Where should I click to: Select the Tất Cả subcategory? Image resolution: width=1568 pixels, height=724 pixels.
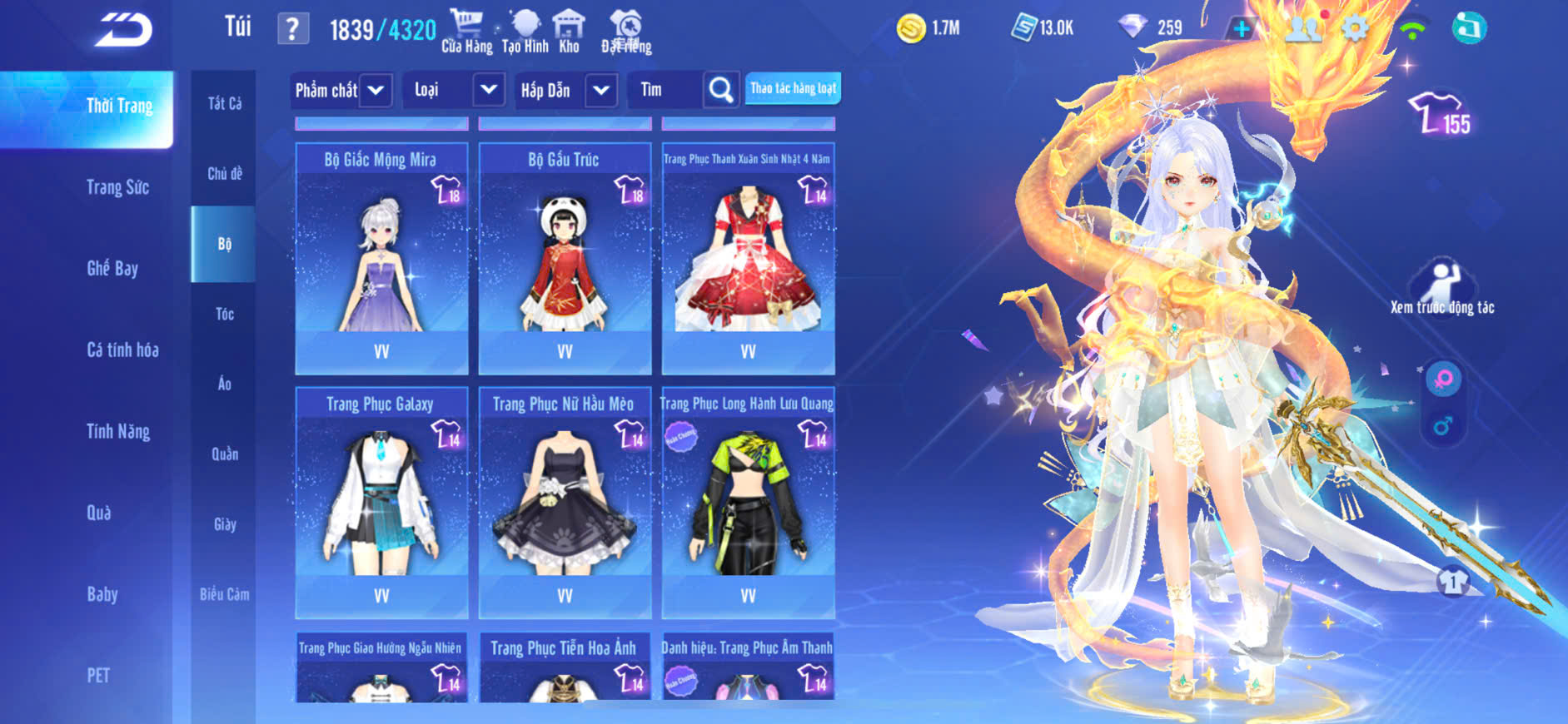(224, 103)
